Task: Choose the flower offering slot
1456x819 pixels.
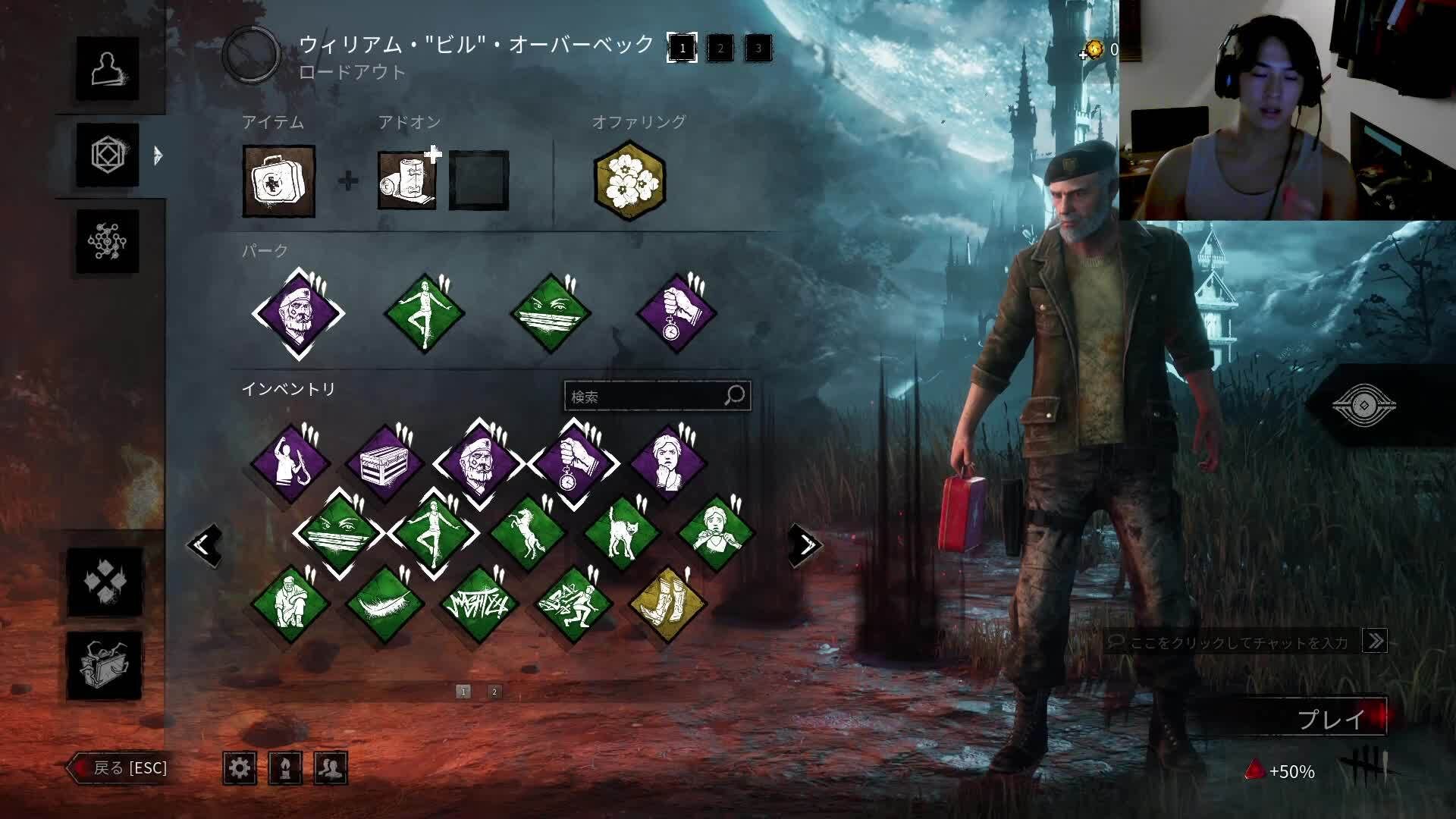Action: [x=629, y=180]
